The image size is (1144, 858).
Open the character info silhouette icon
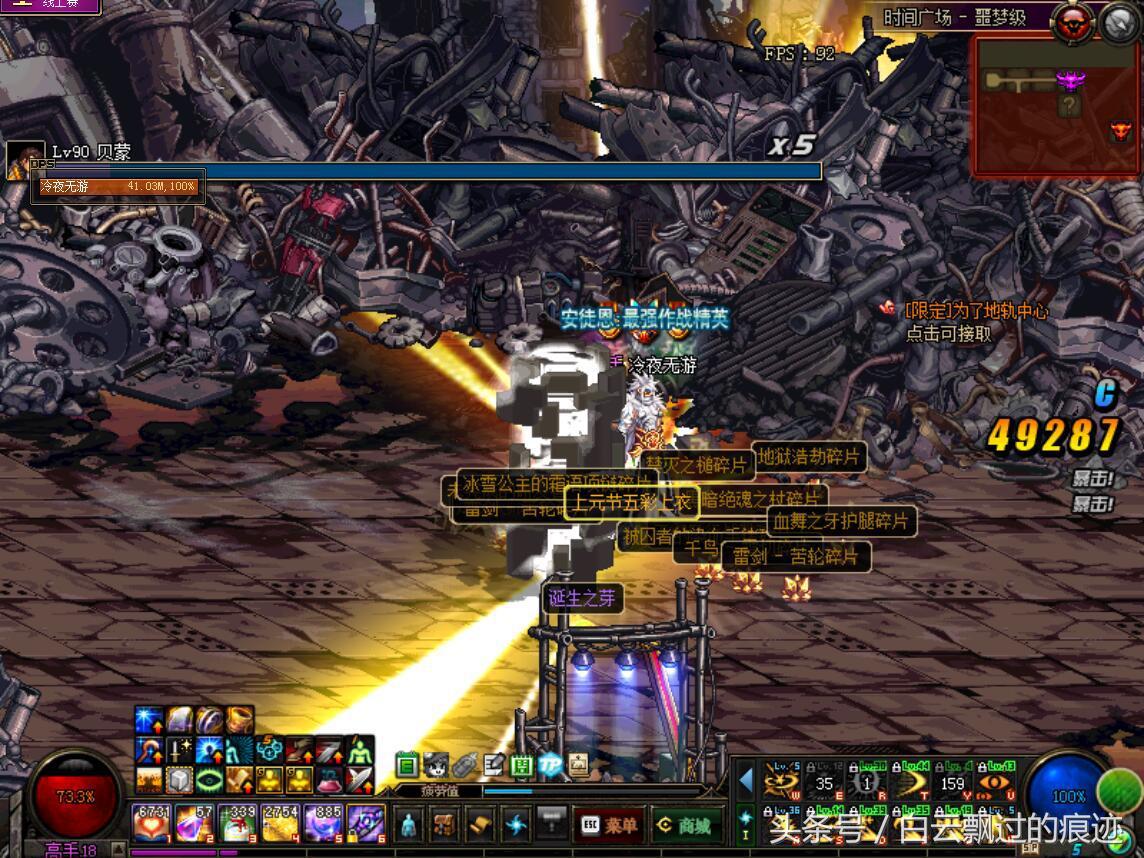tap(409, 825)
